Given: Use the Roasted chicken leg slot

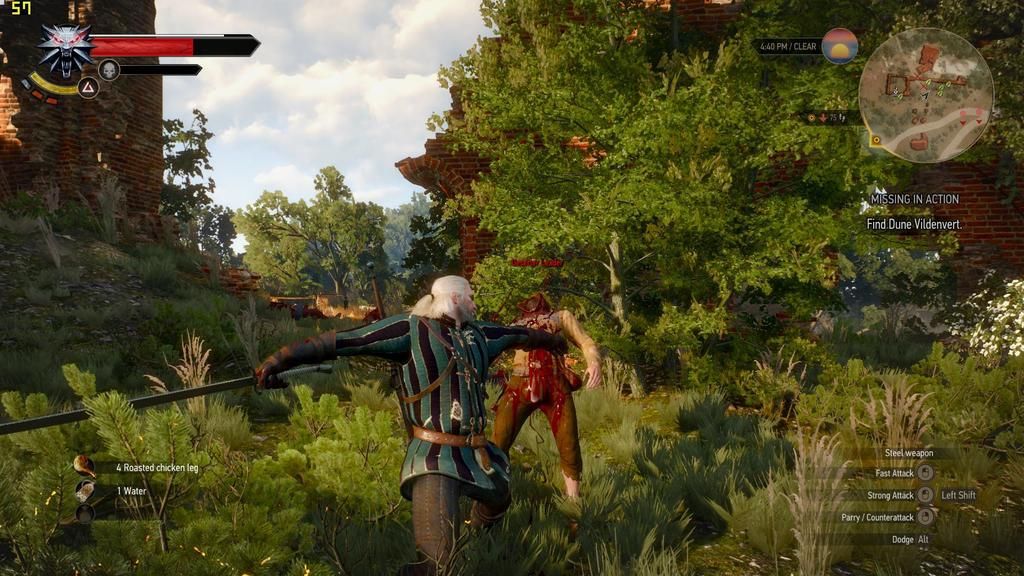Looking at the screenshot, I should click(x=85, y=467).
